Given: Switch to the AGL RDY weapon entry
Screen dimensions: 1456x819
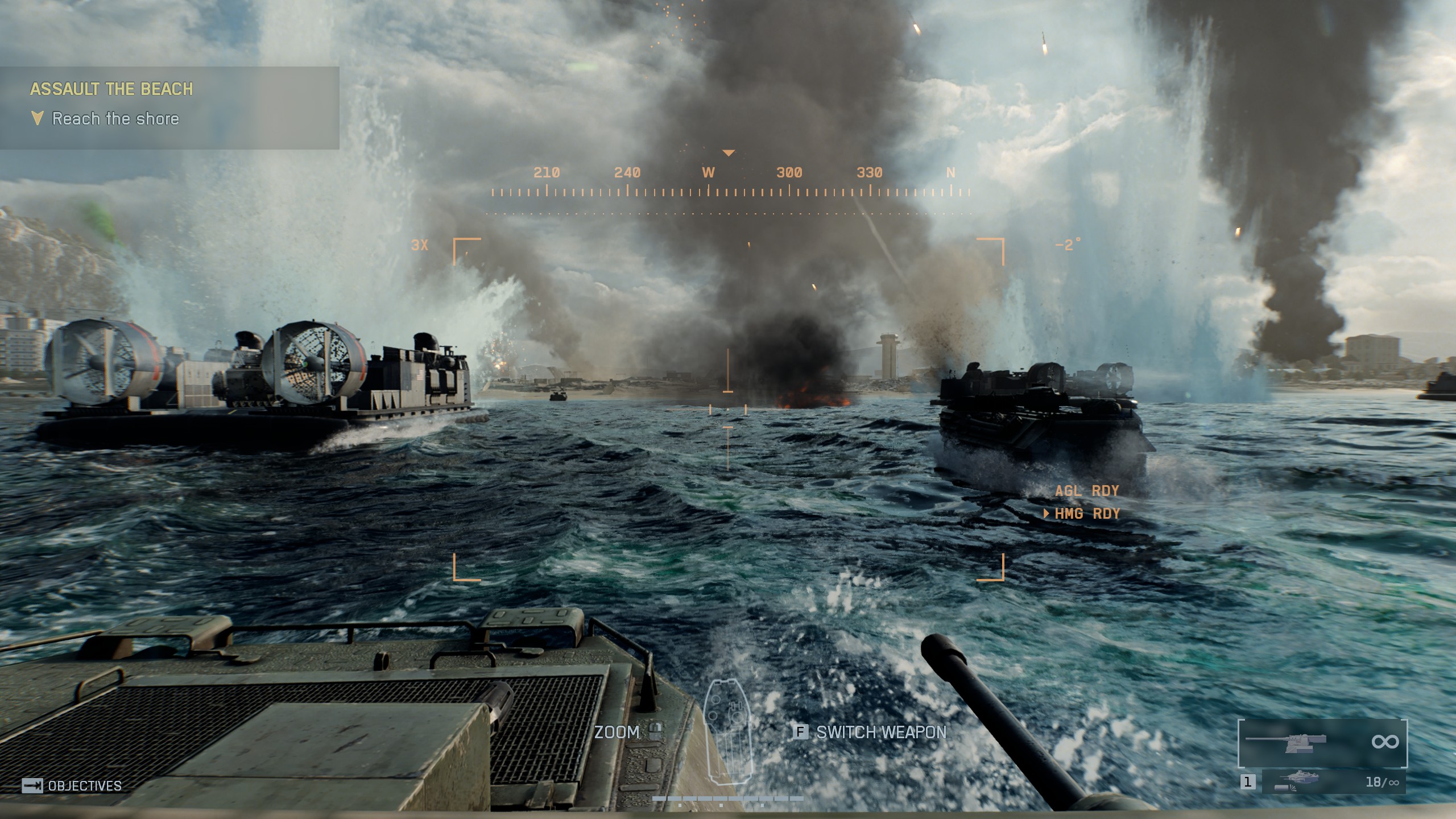Looking at the screenshot, I should pos(1086,490).
